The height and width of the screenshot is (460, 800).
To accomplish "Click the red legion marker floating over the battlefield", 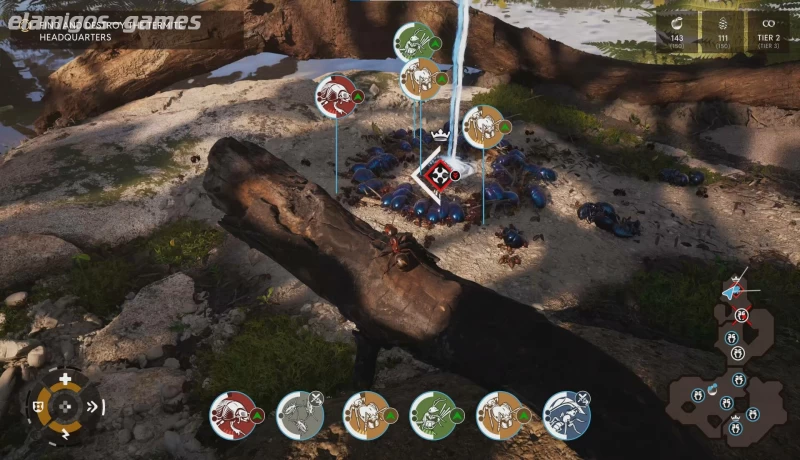I will 337,96.
